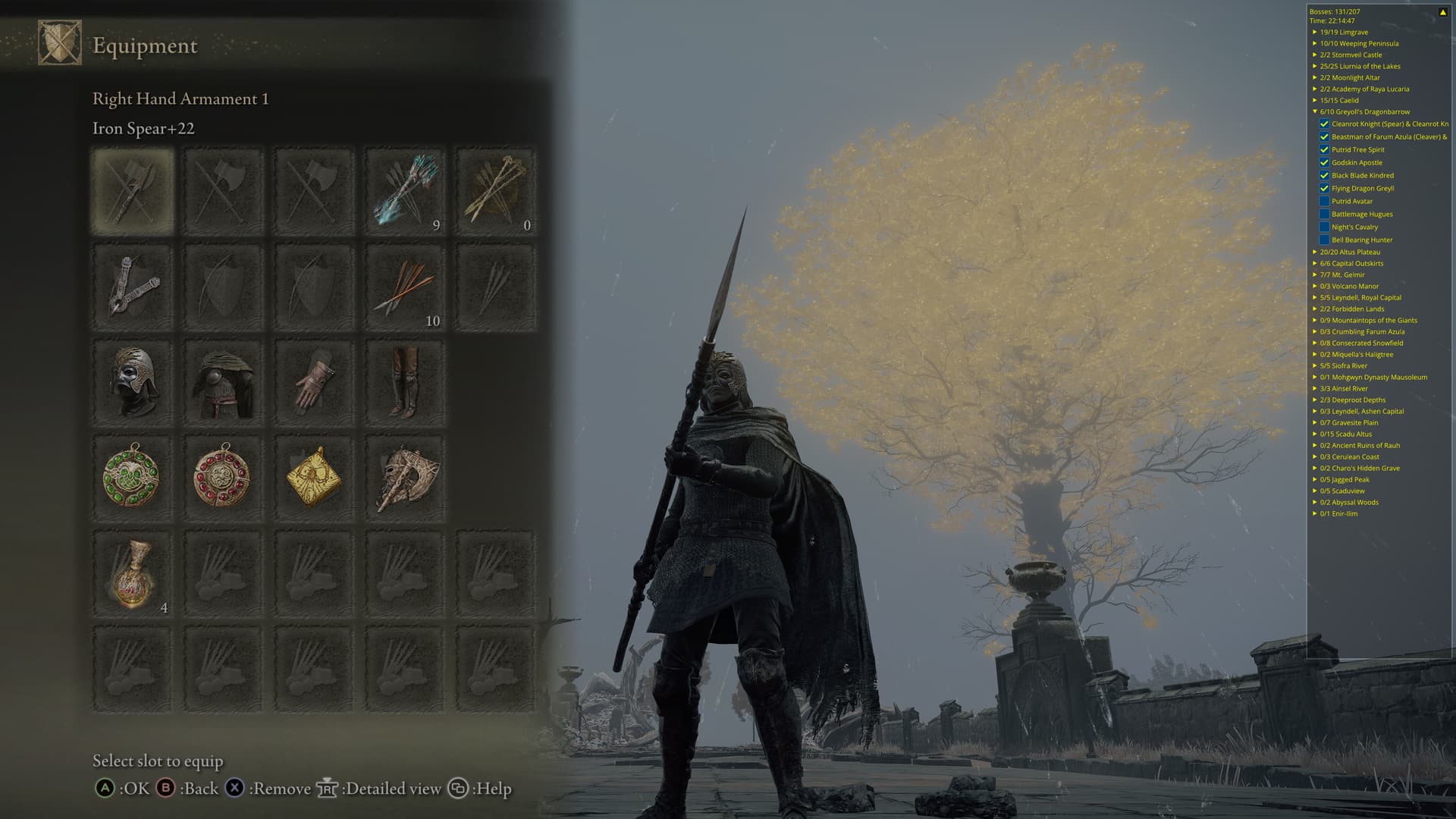Viewport: 1456px width, 819px height.
Task: Choose the golden square talisman
Action: (314, 478)
